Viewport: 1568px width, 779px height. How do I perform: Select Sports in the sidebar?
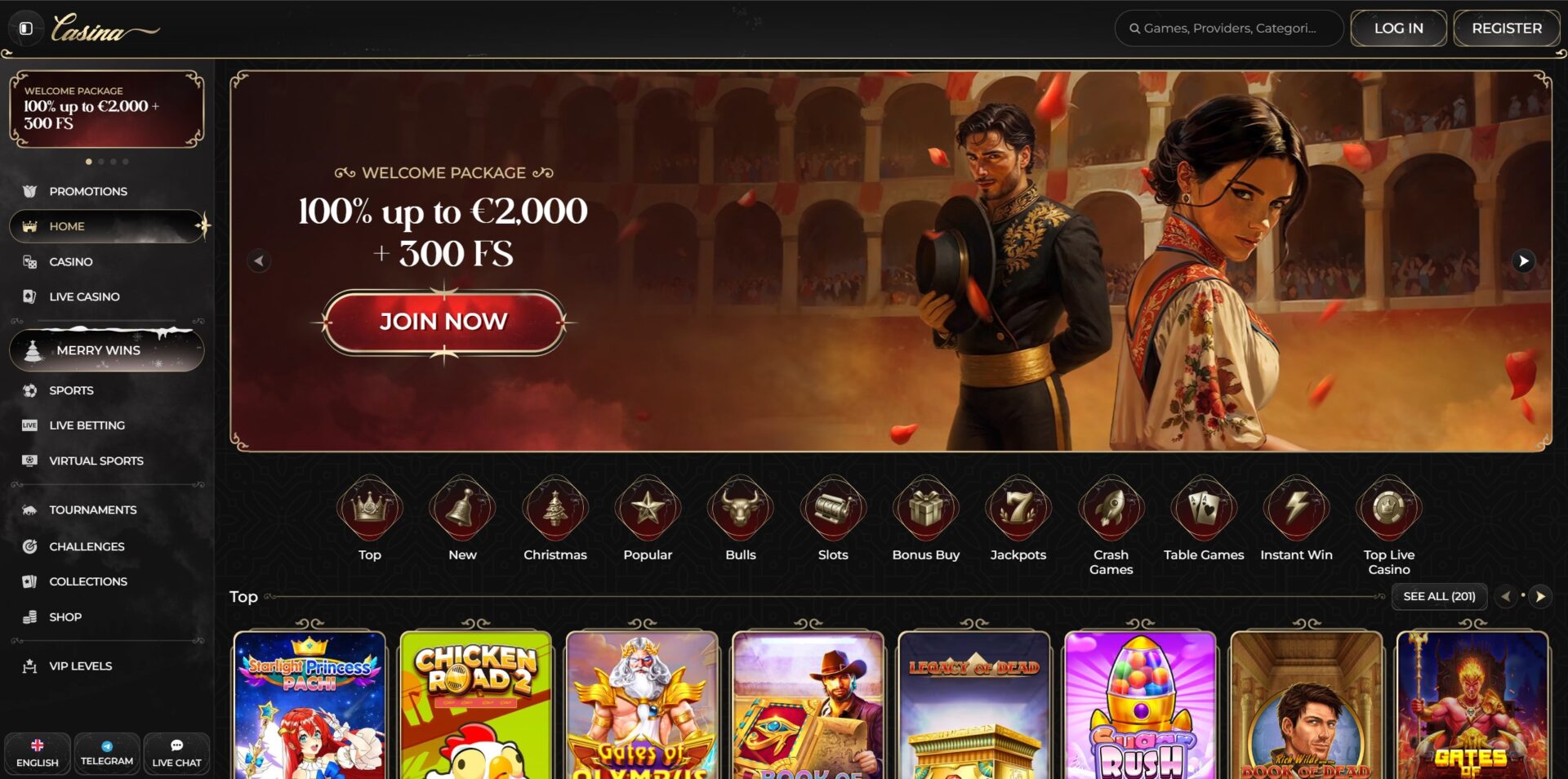click(x=71, y=390)
